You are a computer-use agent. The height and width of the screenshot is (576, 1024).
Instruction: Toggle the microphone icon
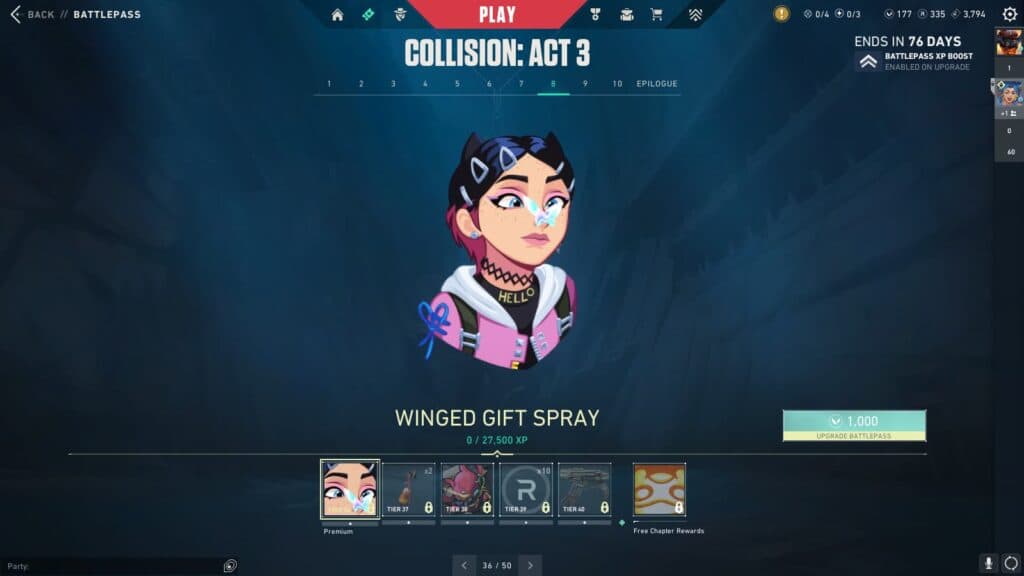(x=988, y=564)
